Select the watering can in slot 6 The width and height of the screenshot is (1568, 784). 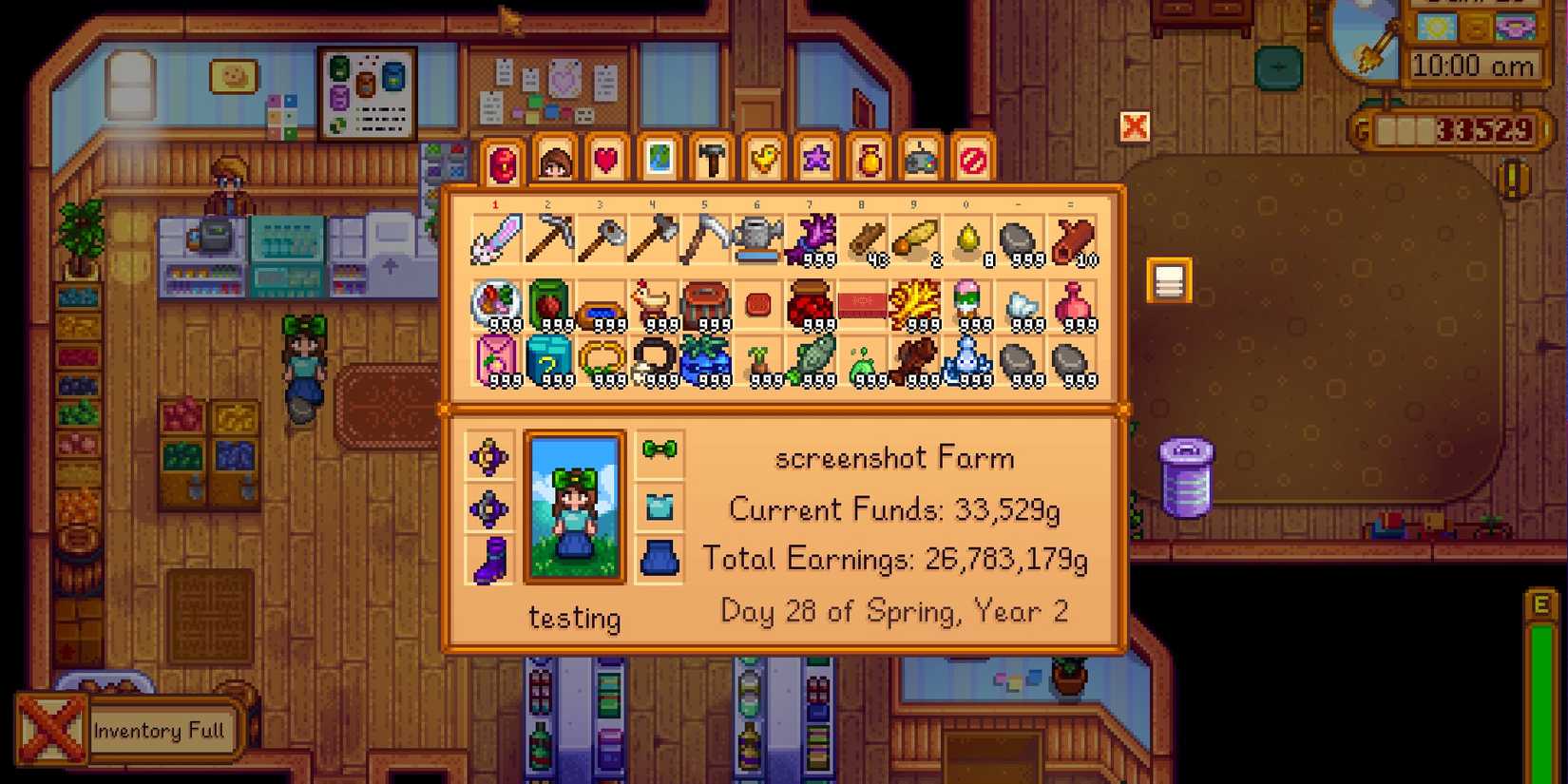click(757, 238)
